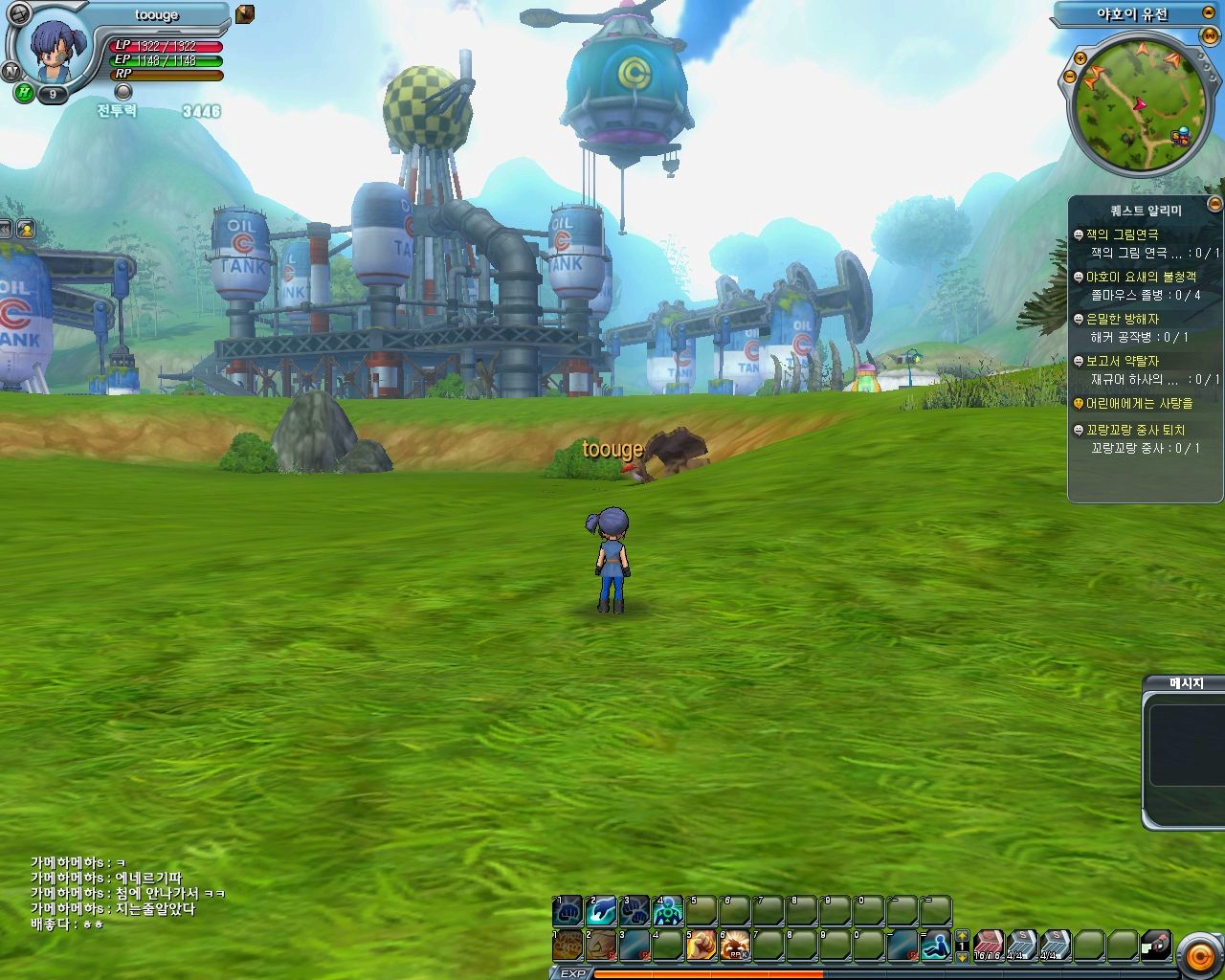
Task: Open the world map with W button
Action: pos(1210,36)
